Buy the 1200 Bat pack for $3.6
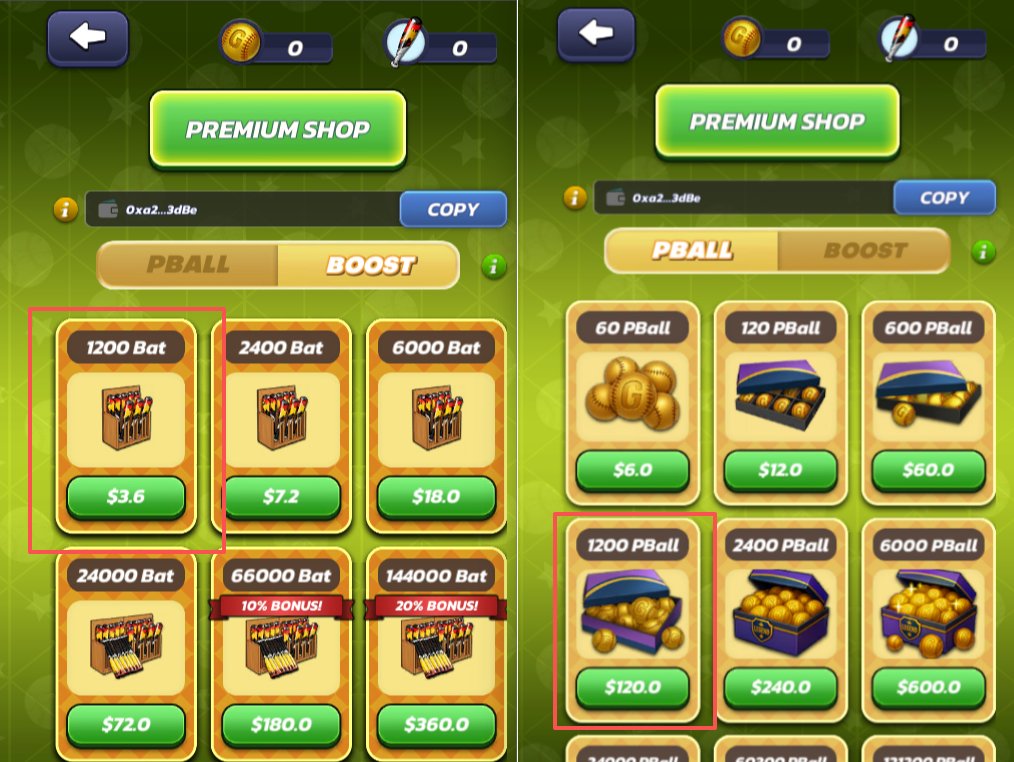Viewport: 1014px width, 762px height. (x=126, y=497)
